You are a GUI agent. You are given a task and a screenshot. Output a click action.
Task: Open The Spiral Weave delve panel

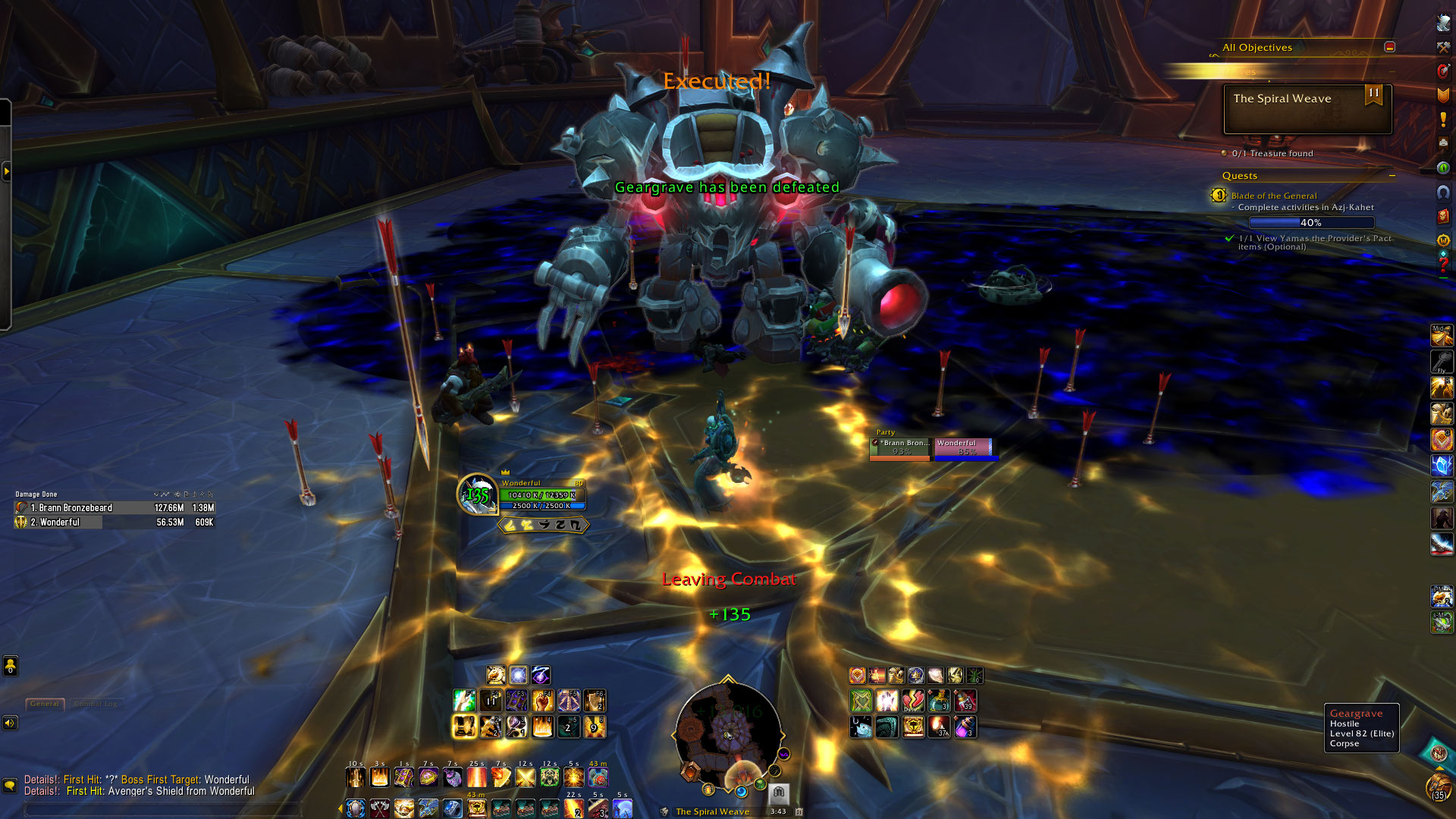point(1307,108)
